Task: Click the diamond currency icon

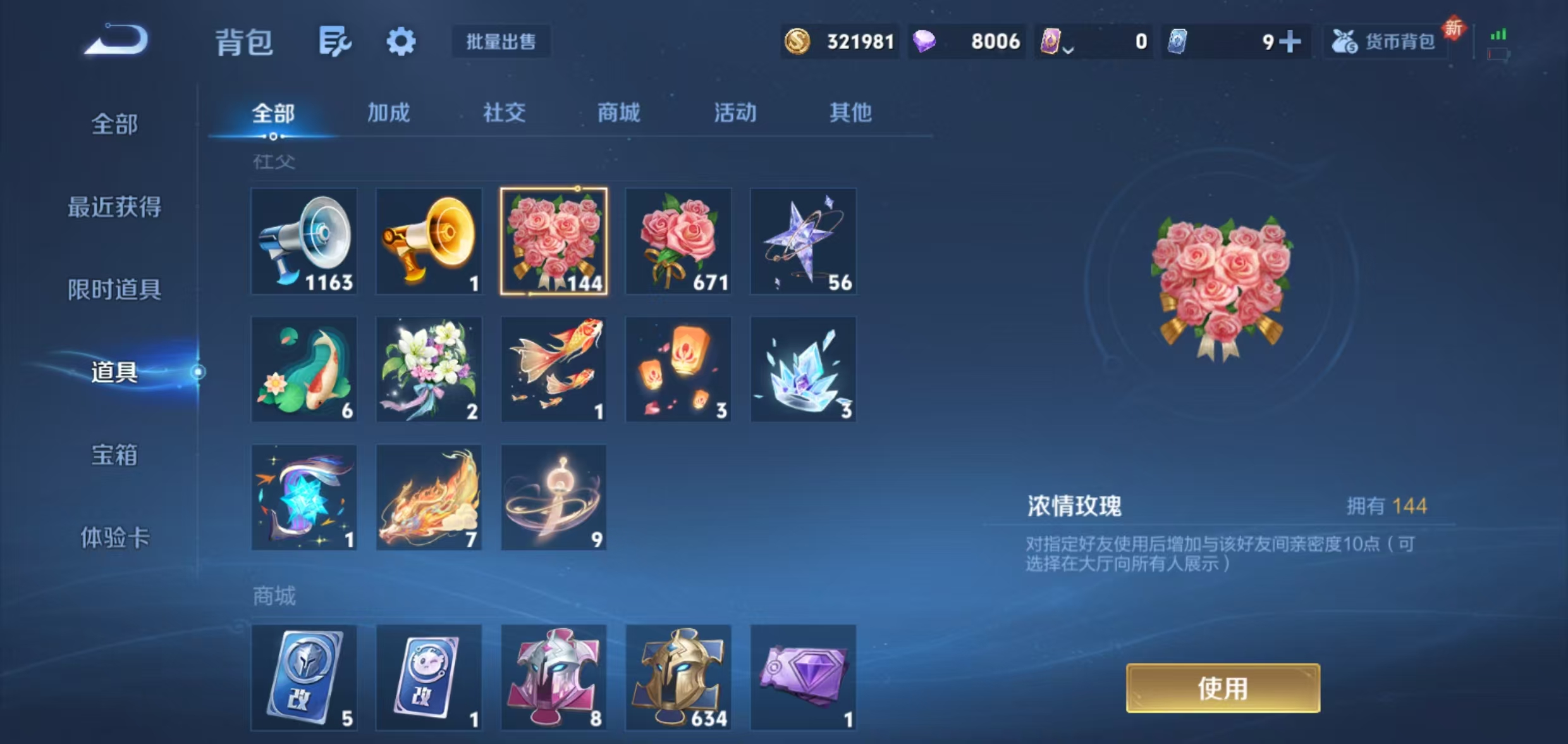Action: point(928,40)
